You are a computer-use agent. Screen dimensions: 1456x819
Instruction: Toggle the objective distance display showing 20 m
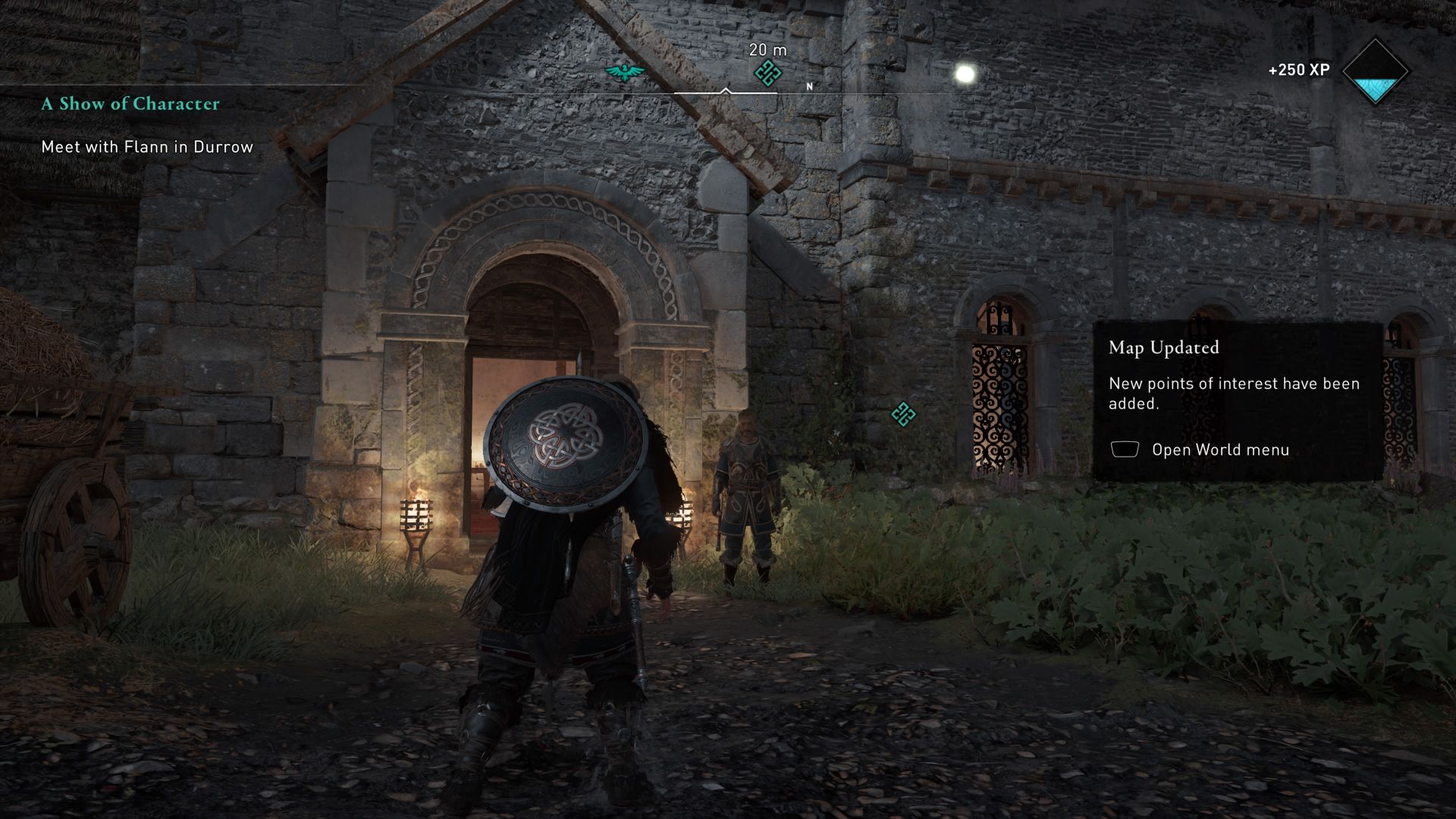pyautogui.click(x=767, y=52)
